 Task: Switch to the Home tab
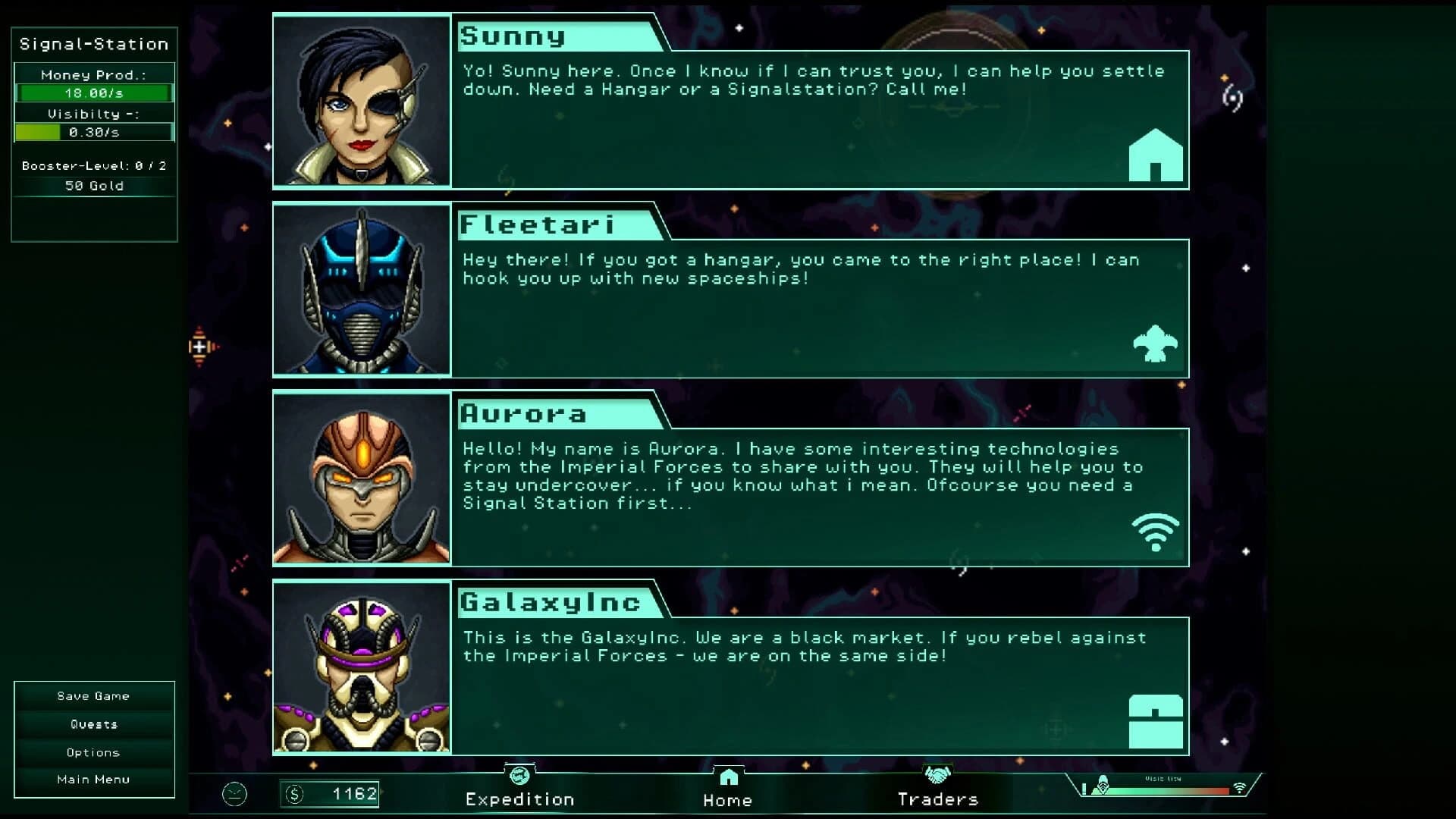(728, 799)
